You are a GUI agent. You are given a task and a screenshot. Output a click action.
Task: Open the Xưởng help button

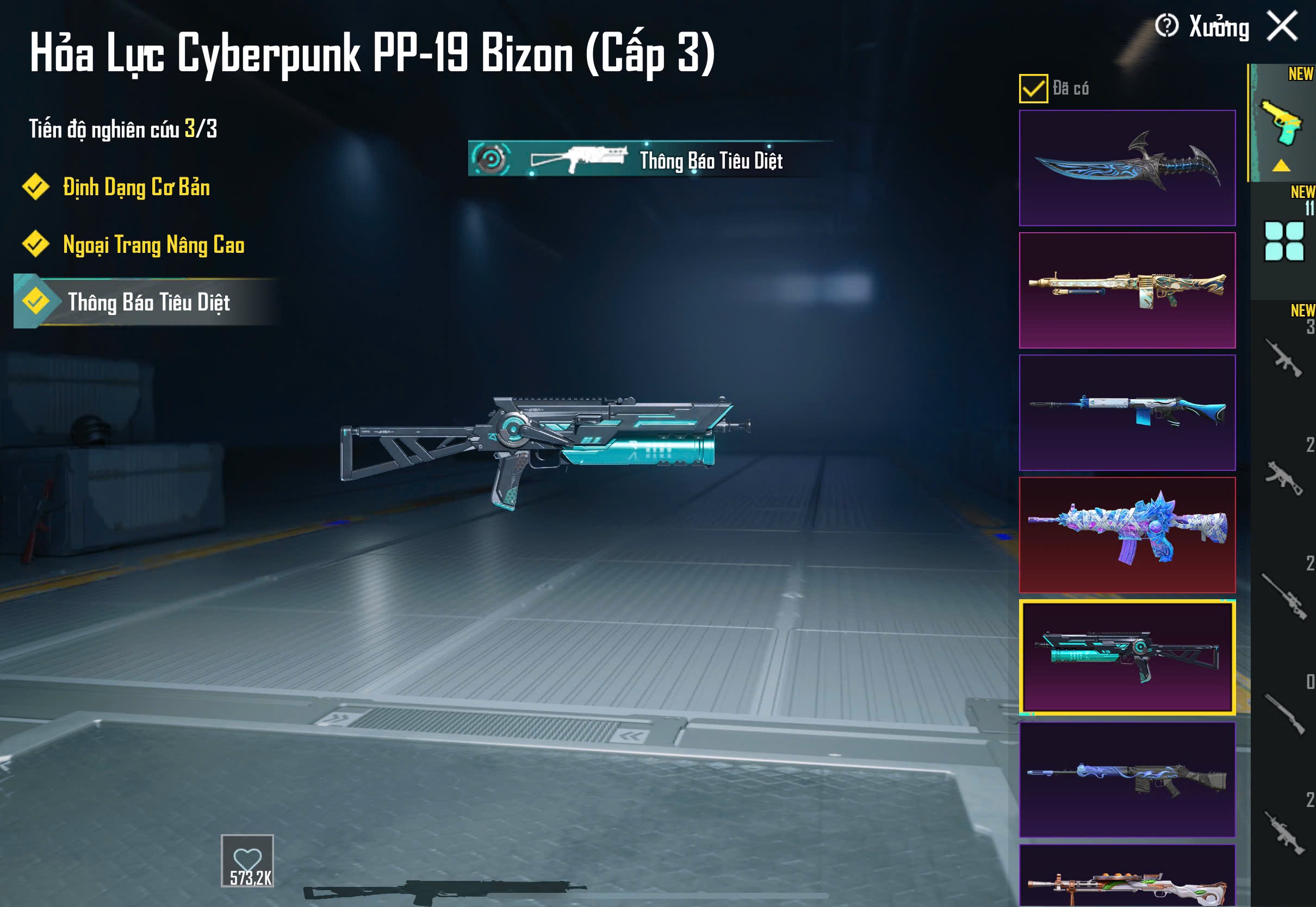1166,26
